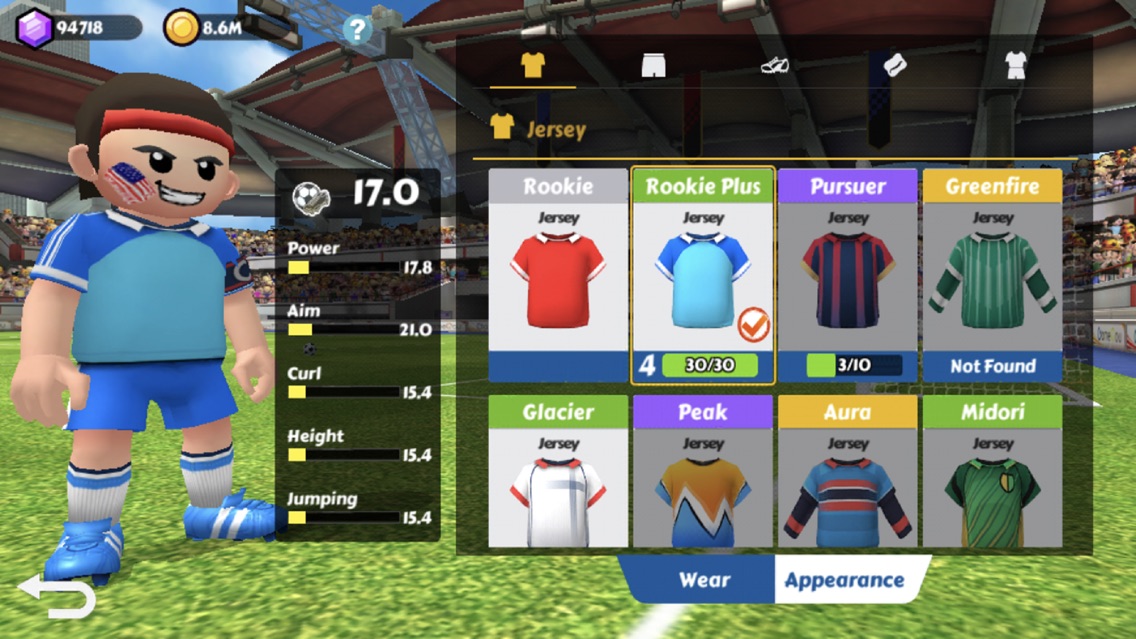Open the Appearance tab
The width and height of the screenshot is (1136, 639).
(x=844, y=580)
